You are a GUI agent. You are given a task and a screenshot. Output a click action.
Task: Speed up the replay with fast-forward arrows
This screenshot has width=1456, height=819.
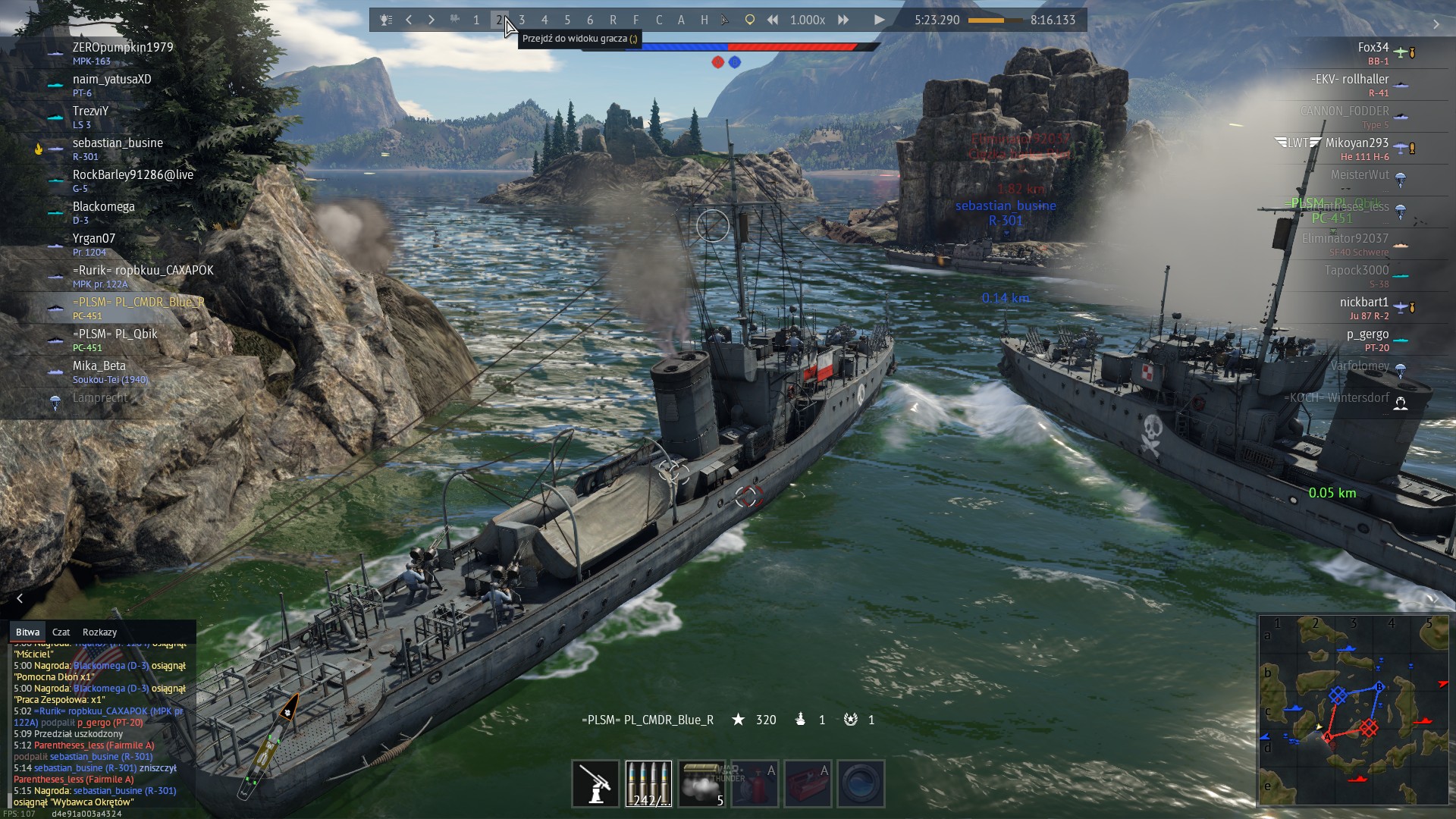pos(843,20)
